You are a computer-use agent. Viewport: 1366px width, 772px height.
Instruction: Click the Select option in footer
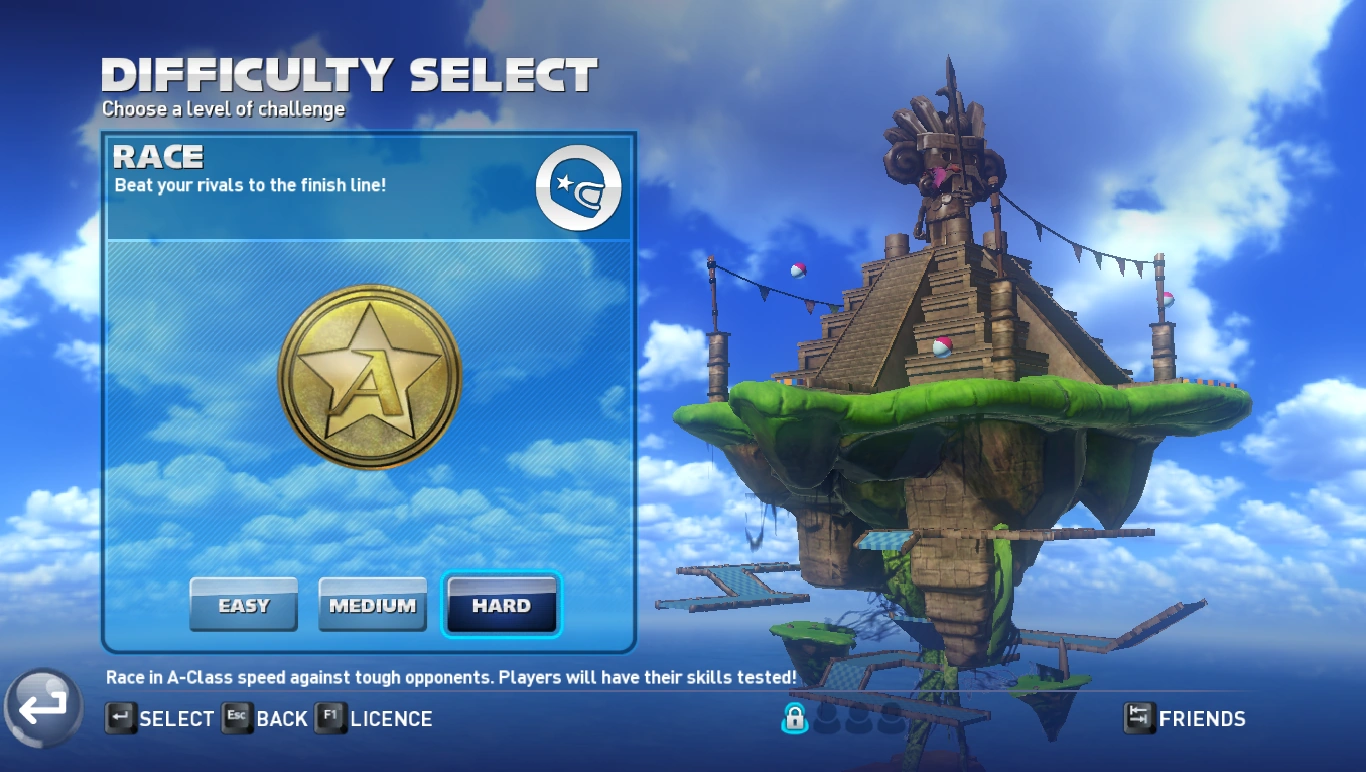[160, 718]
